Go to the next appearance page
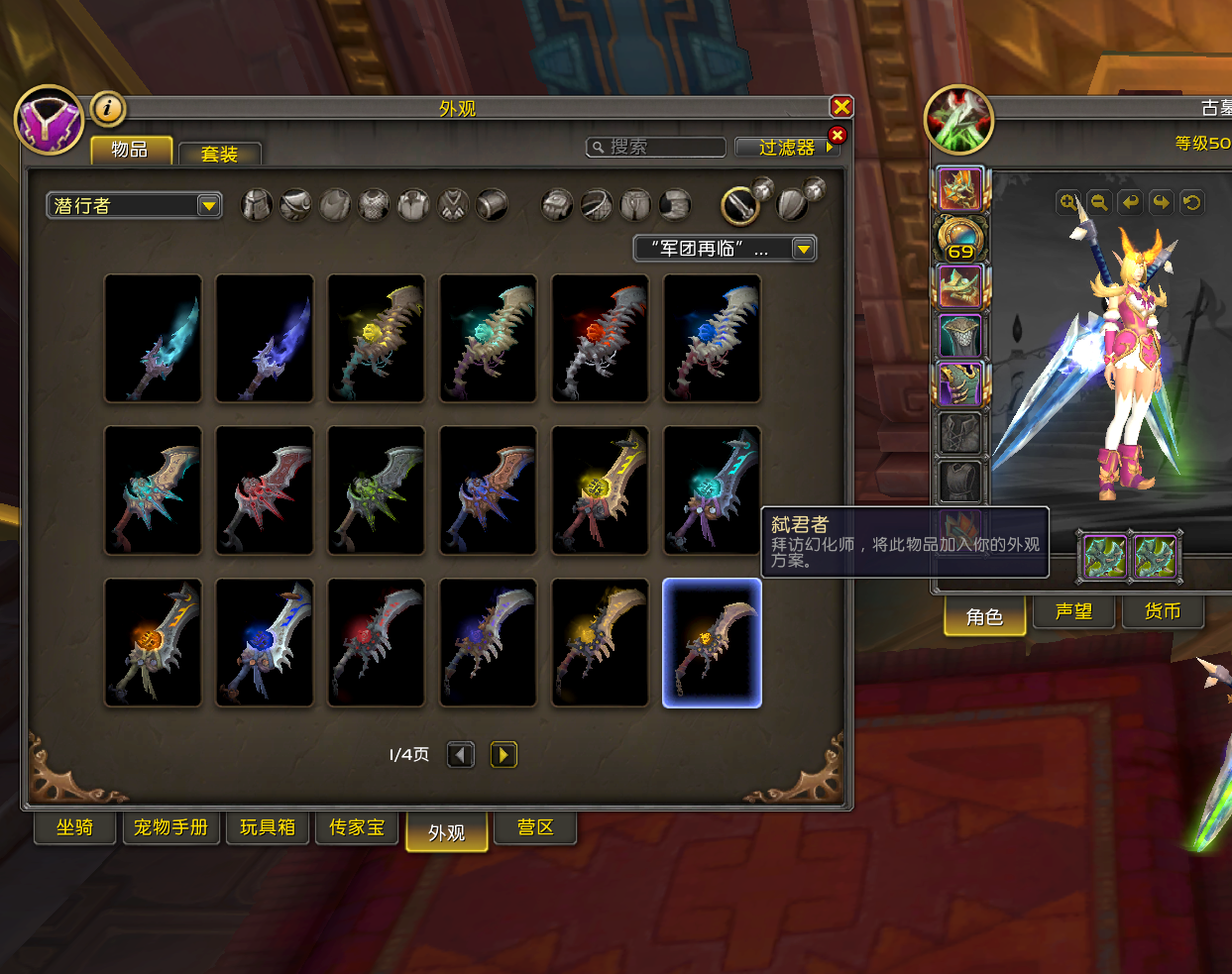Viewport: 1232px width, 974px height. 504,755
